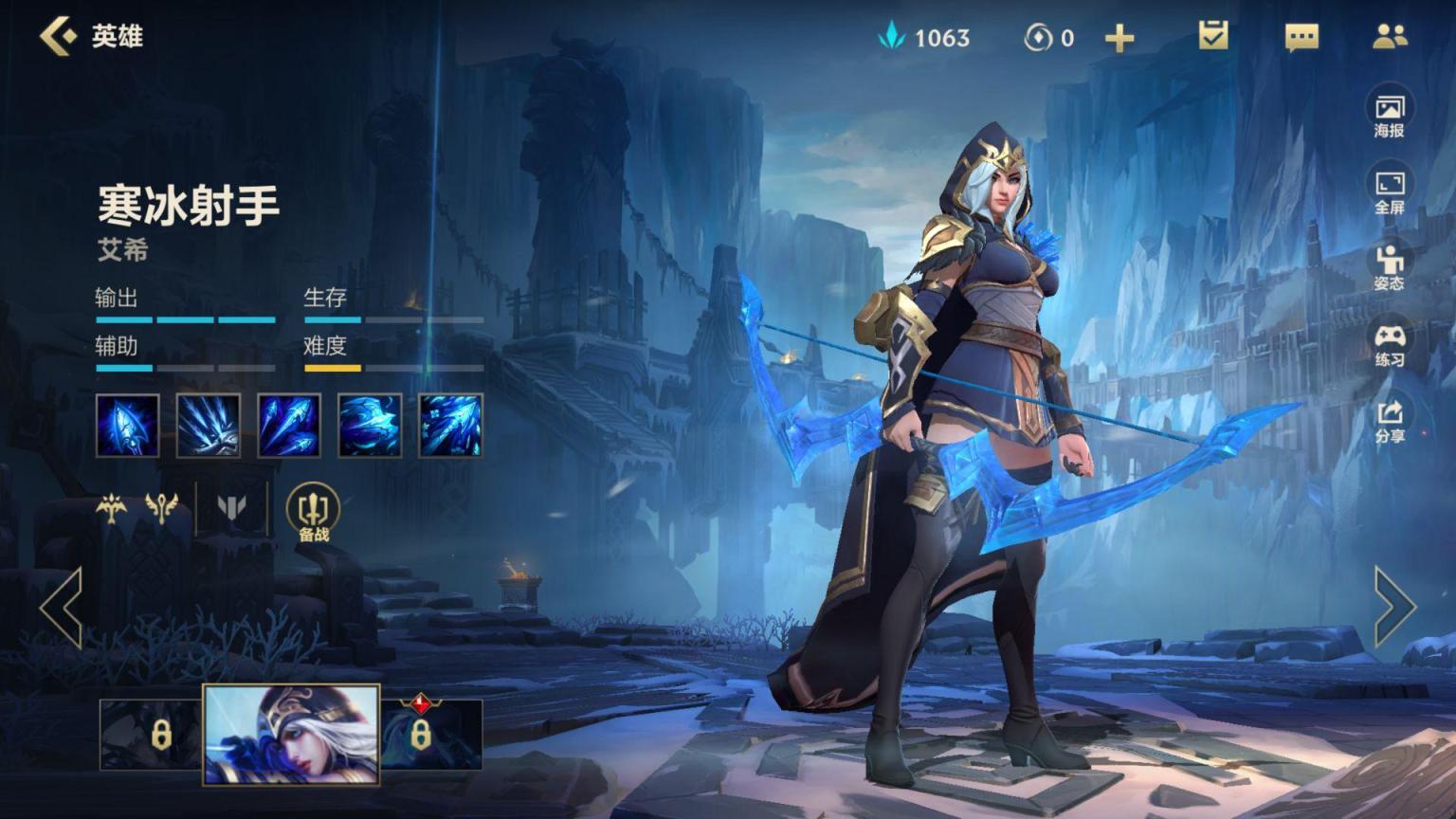Switch to 全屏 fullscreen view
This screenshot has height=819, width=1456.
pyautogui.click(x=1389, y=191)
